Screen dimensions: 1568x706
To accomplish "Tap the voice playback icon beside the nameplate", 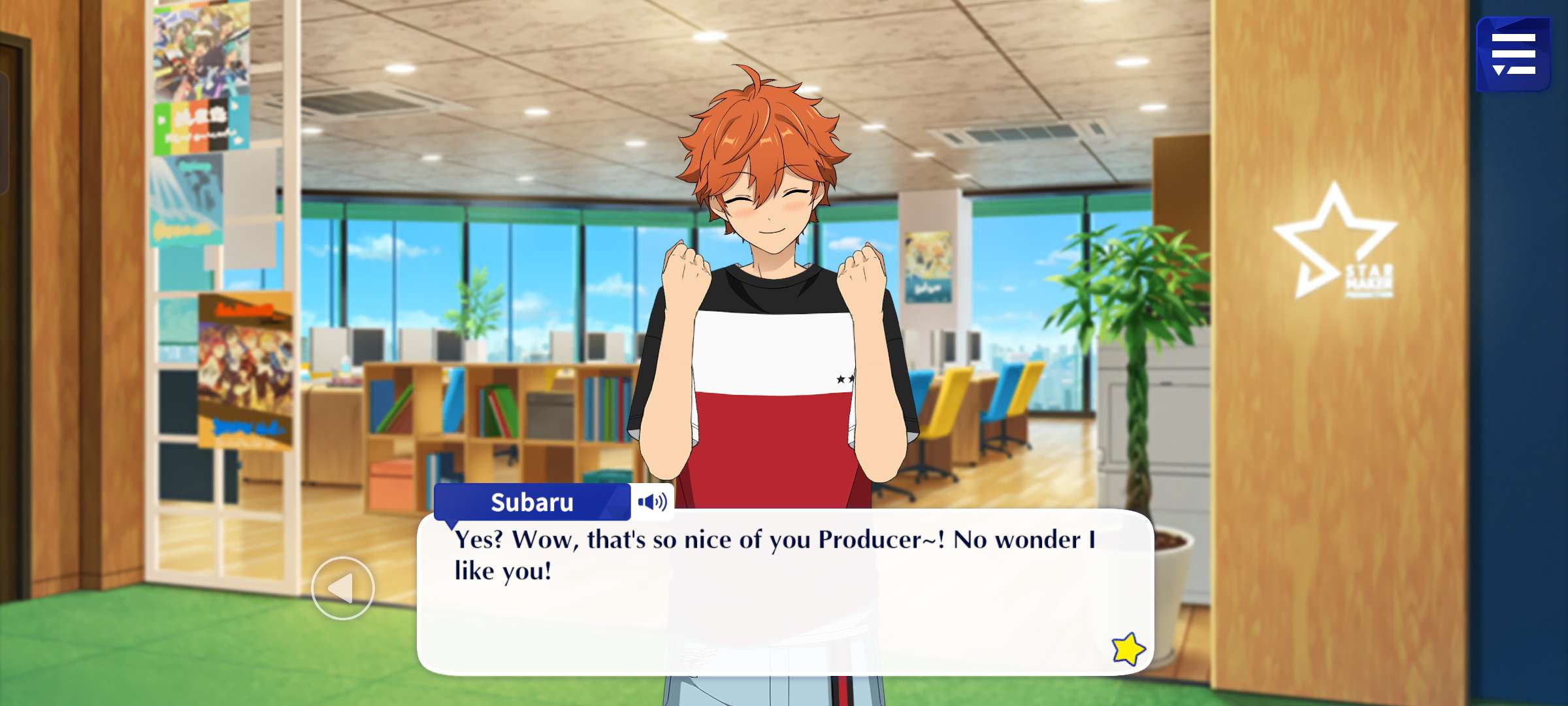I will [655, 502].
